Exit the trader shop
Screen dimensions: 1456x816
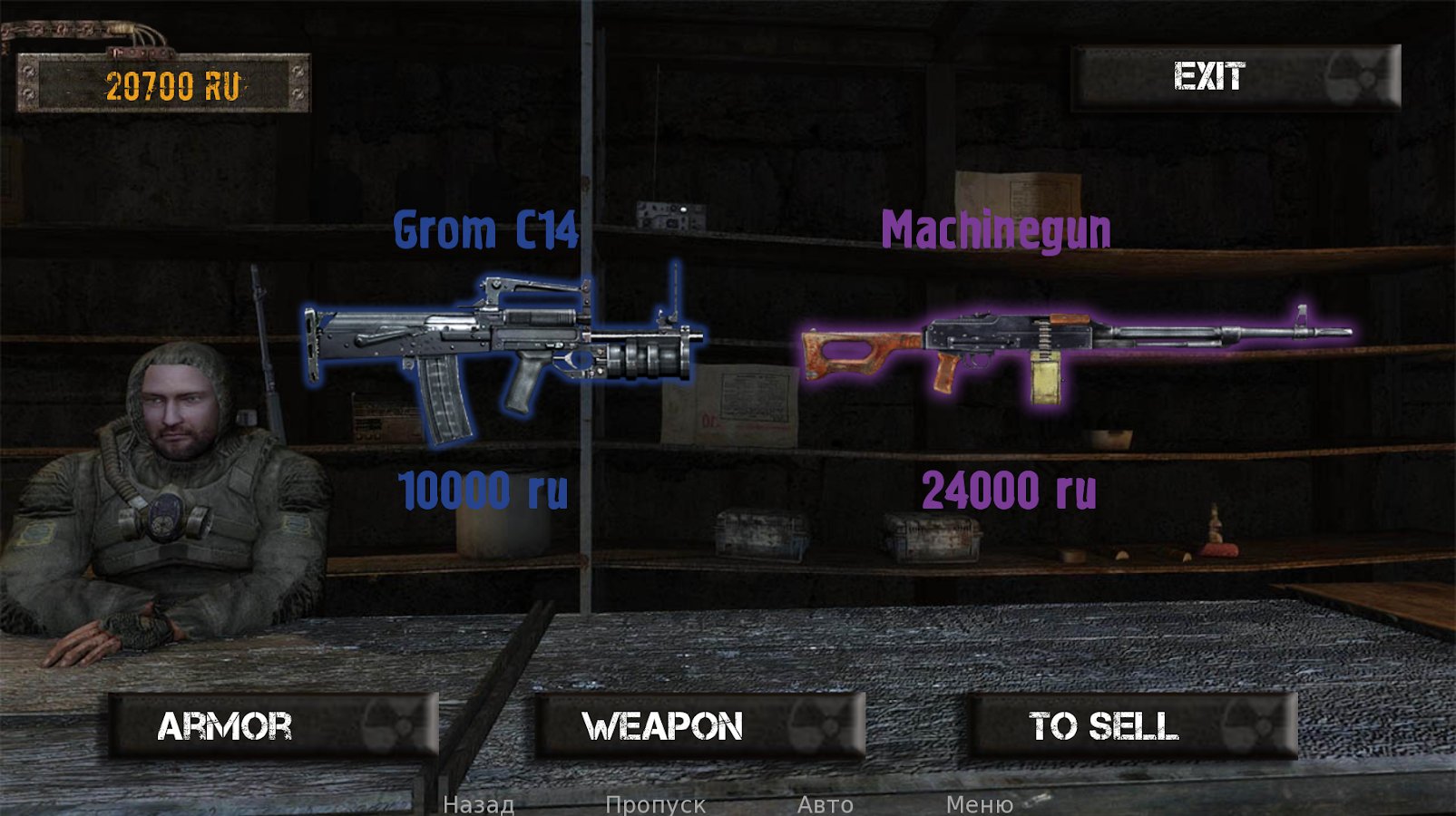pos(1236,77)
